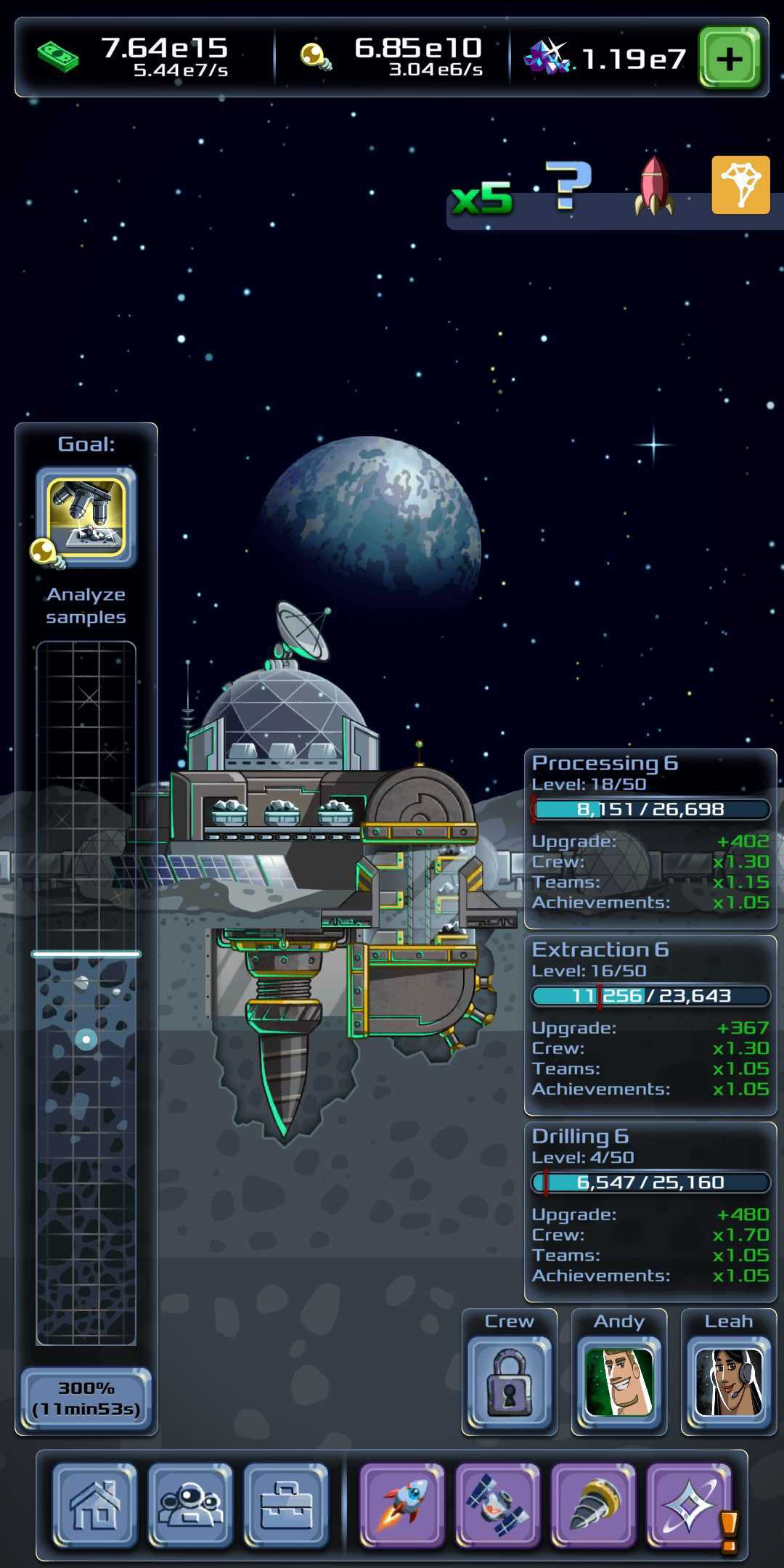Open the drill upgrades menu
The image size is (784, 1568).
pos(594,1505)
